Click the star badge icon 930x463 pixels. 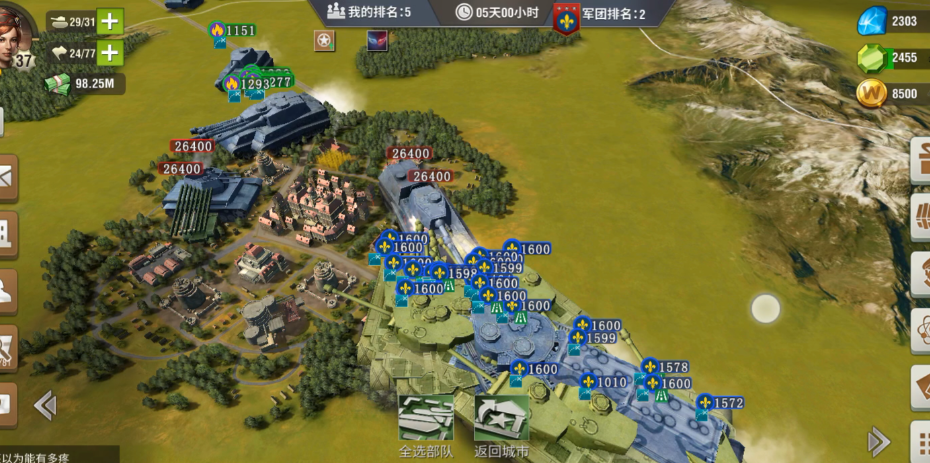324,40
